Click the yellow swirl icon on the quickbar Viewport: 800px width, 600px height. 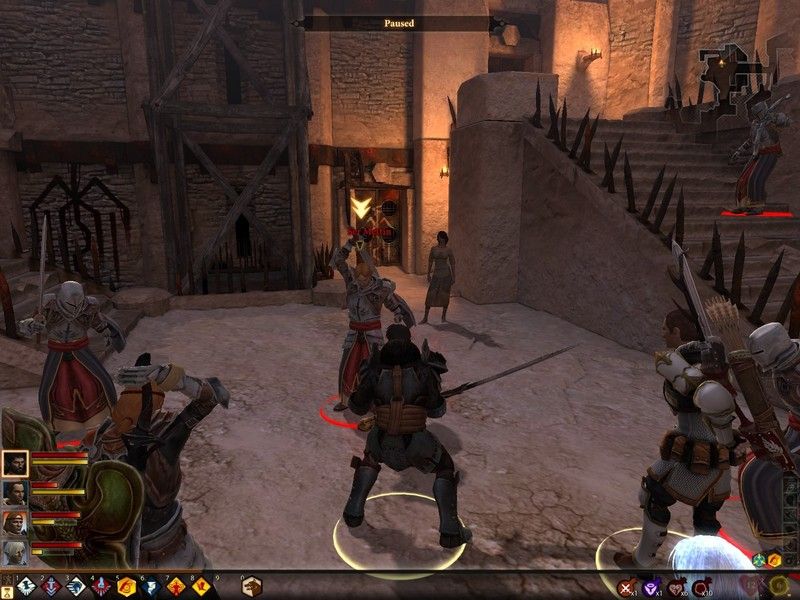776,585
